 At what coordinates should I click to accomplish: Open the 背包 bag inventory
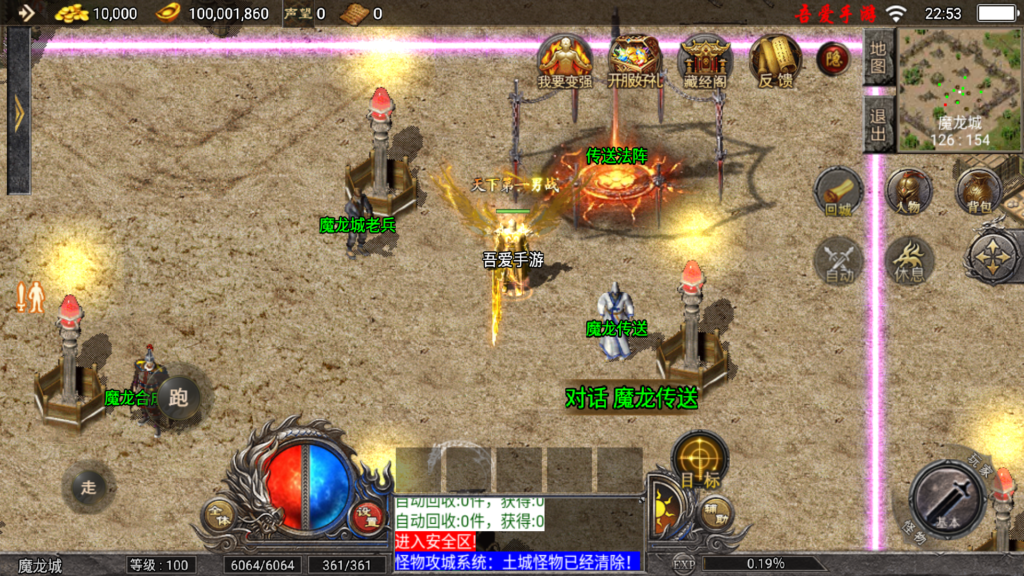pos(978,192)
